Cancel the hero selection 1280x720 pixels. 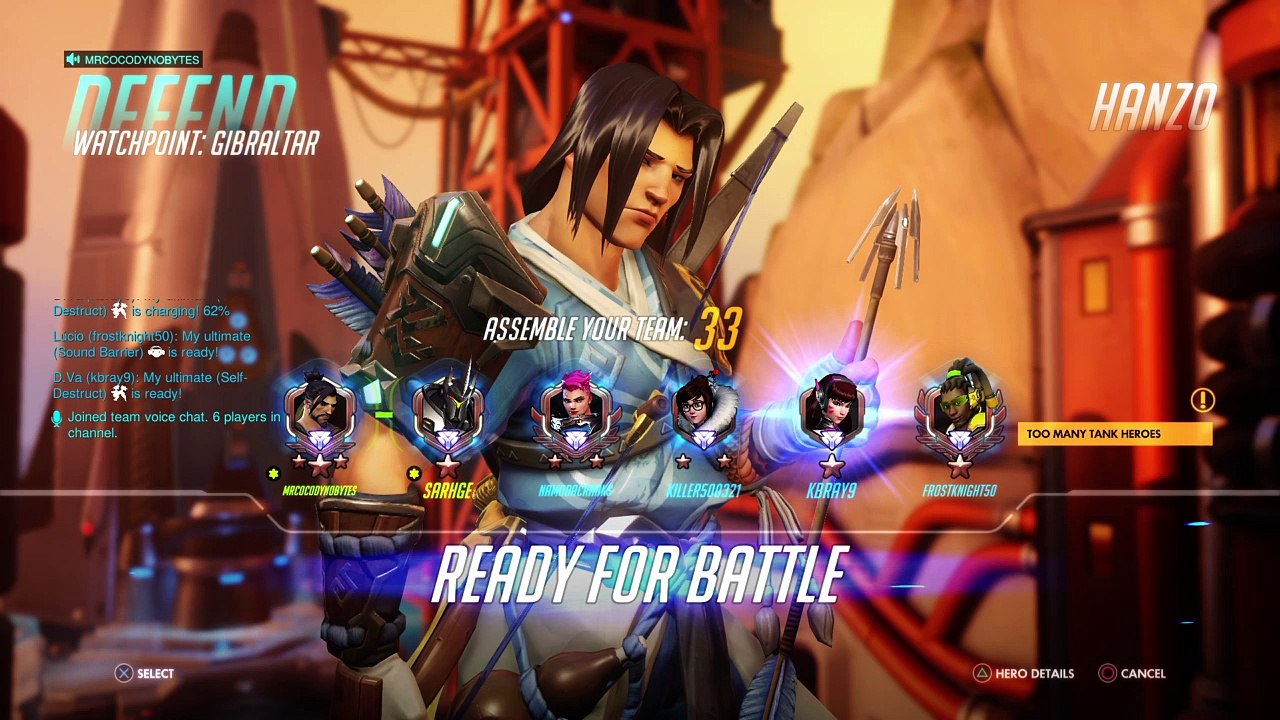1132,674
